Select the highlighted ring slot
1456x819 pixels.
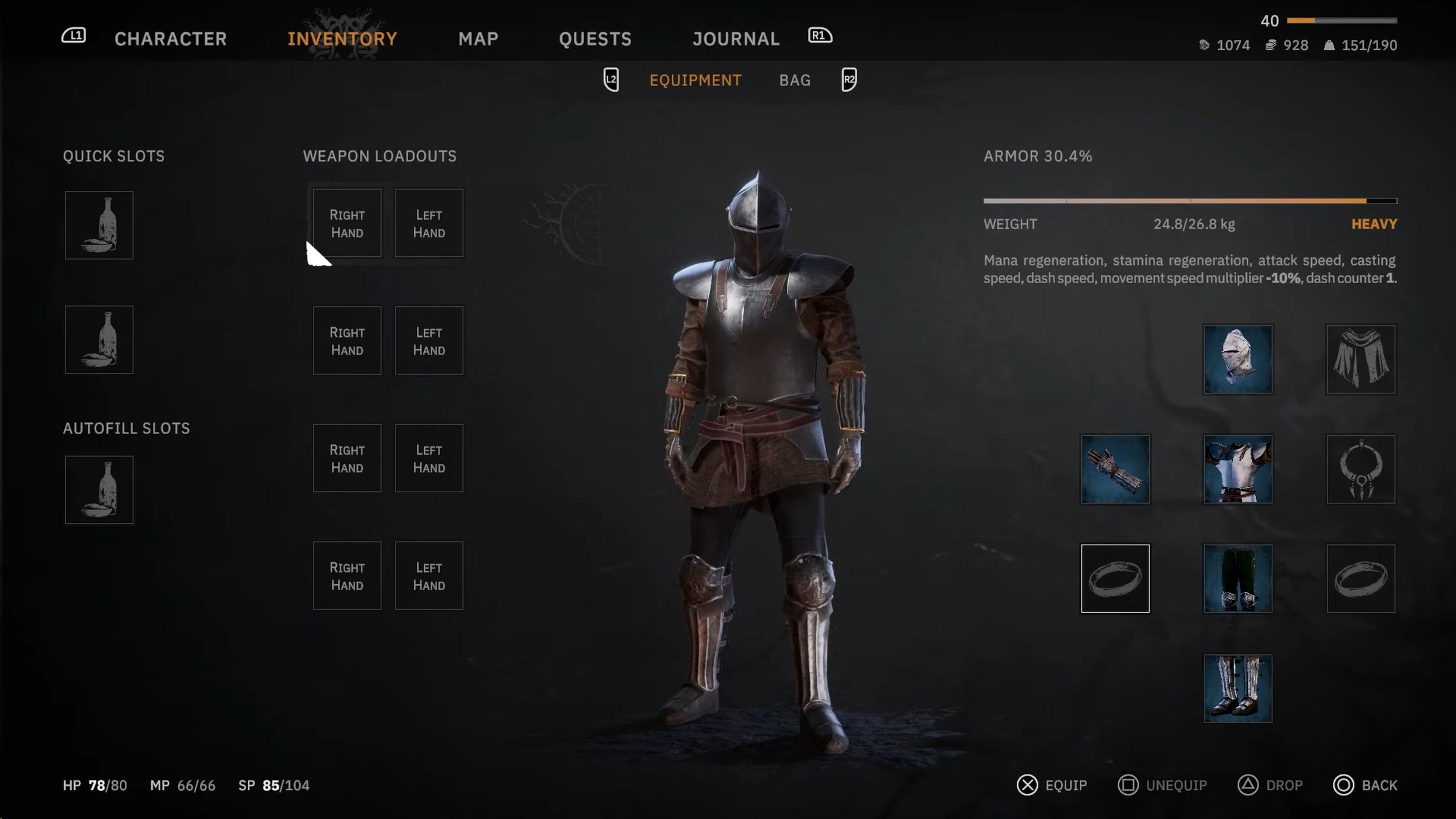click(1115, 578)
